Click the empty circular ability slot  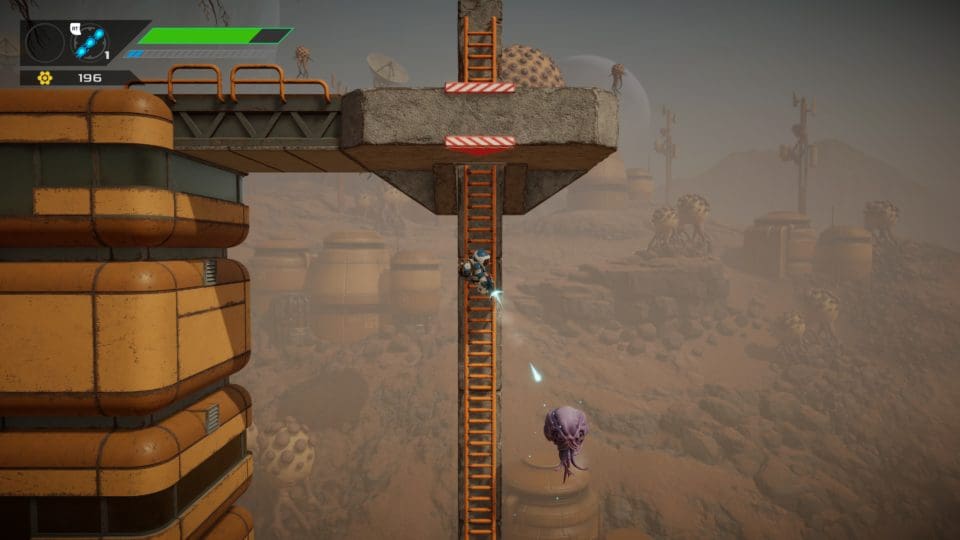point(44,43)
